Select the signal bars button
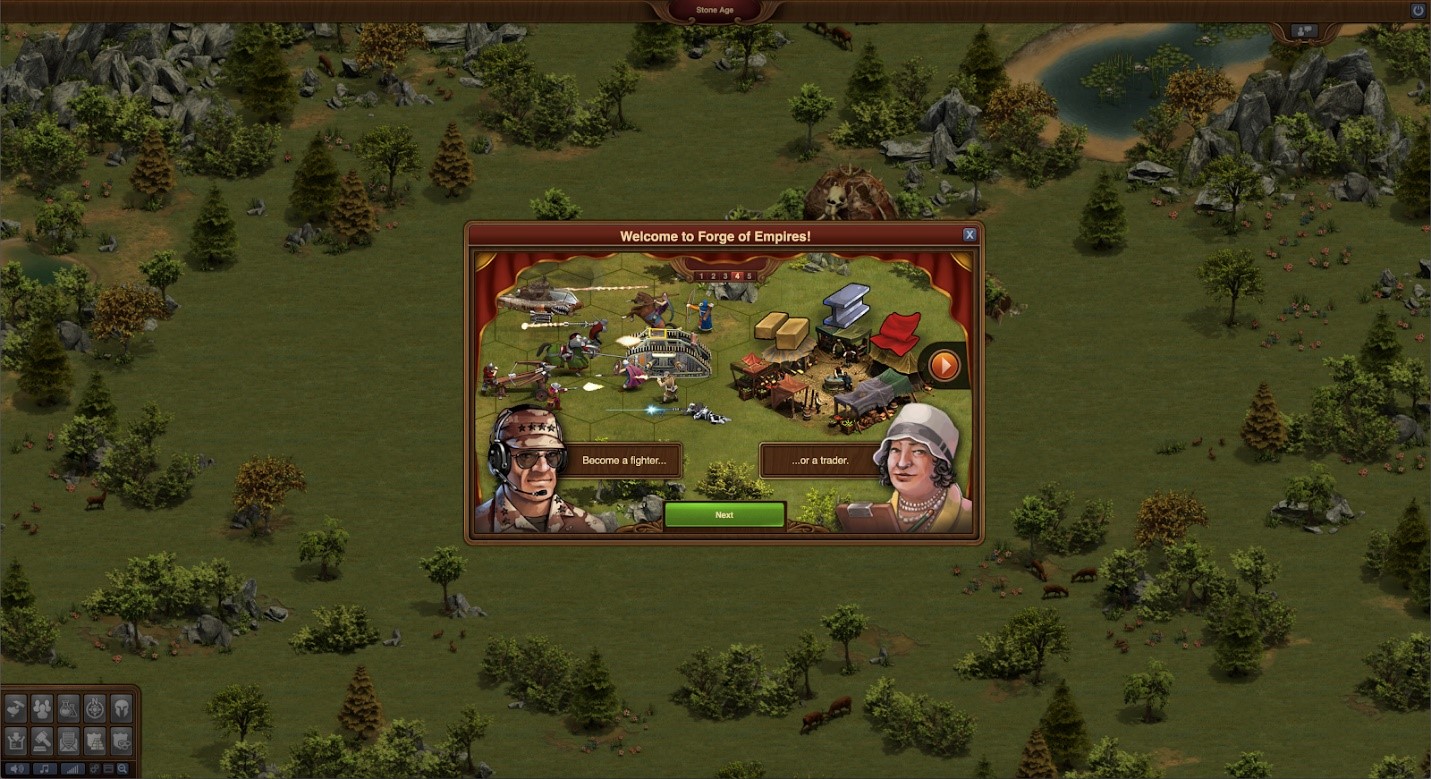1431x779 pixels. pos(73,769)
